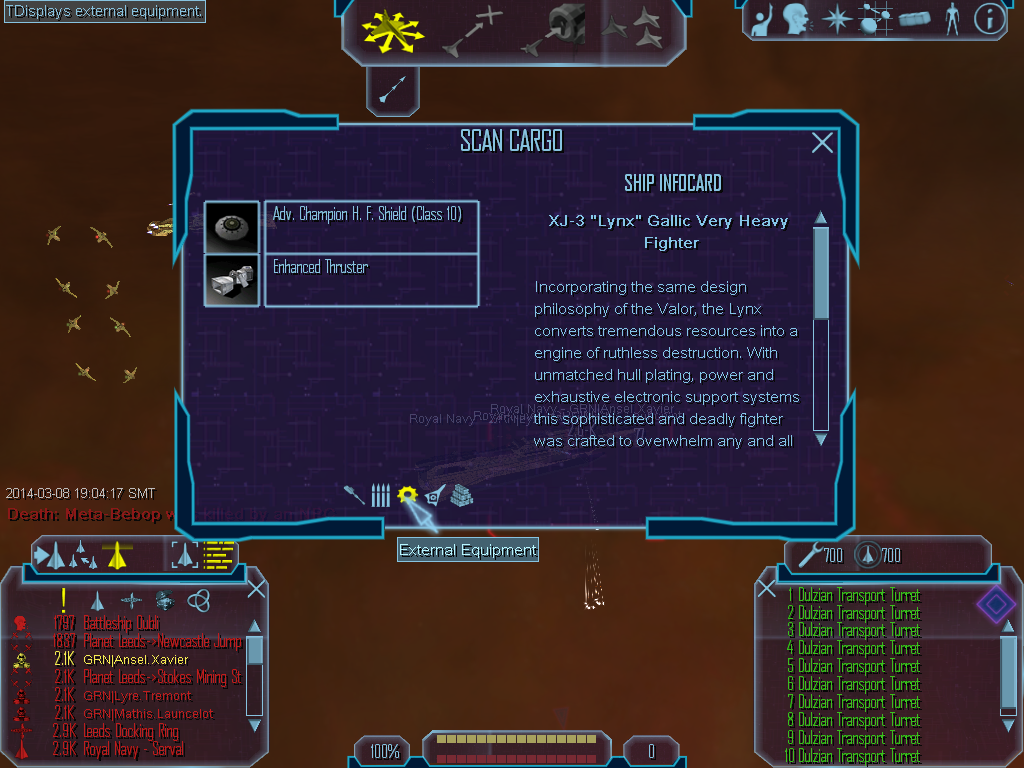Image resolution: width=1024 pixels, height=768 pixels.
Task: Select Dulzian Transport Turret number 1
Action: pos(858,596)
